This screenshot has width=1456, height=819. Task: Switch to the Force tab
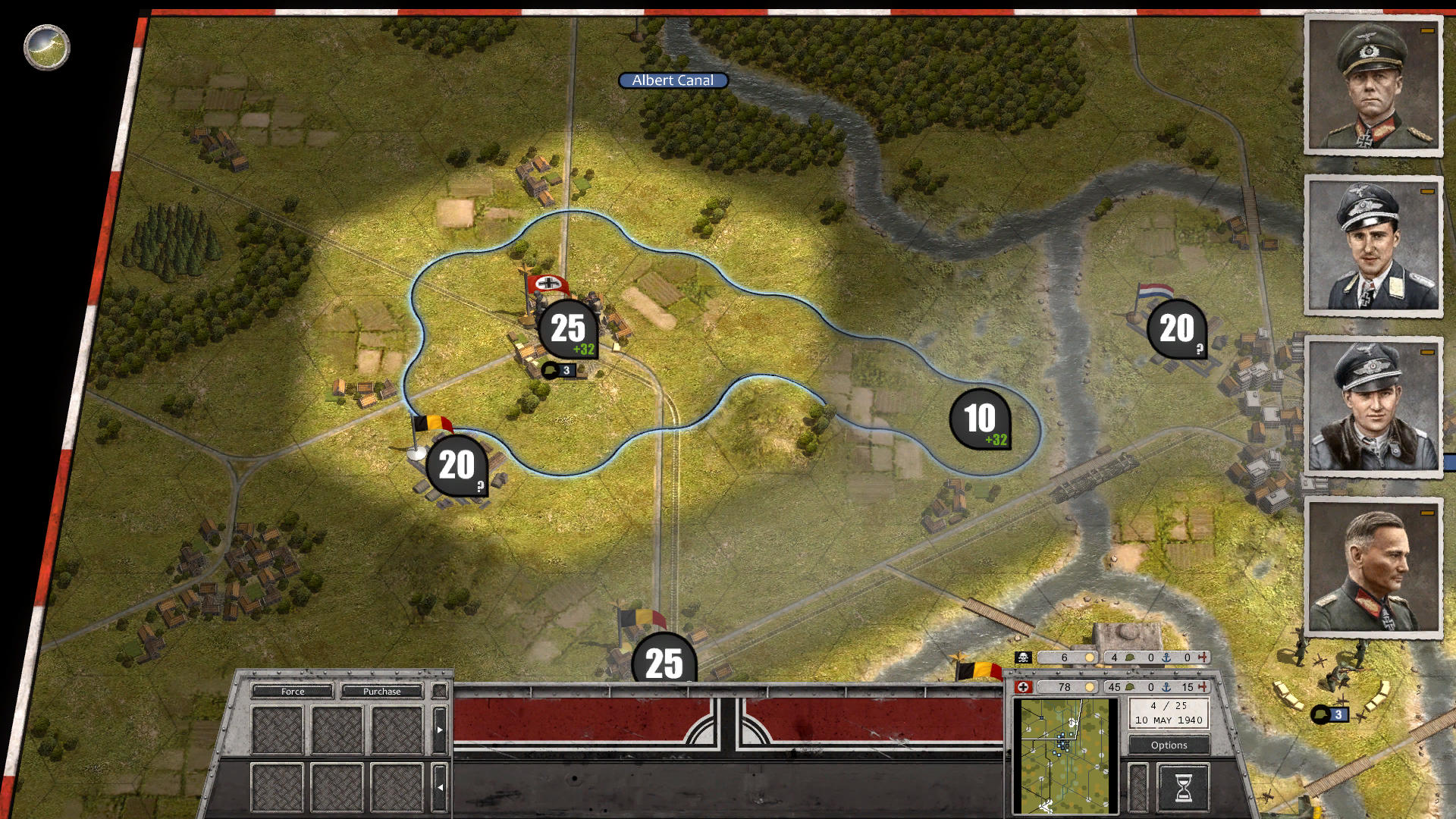(x=292, y=691)
